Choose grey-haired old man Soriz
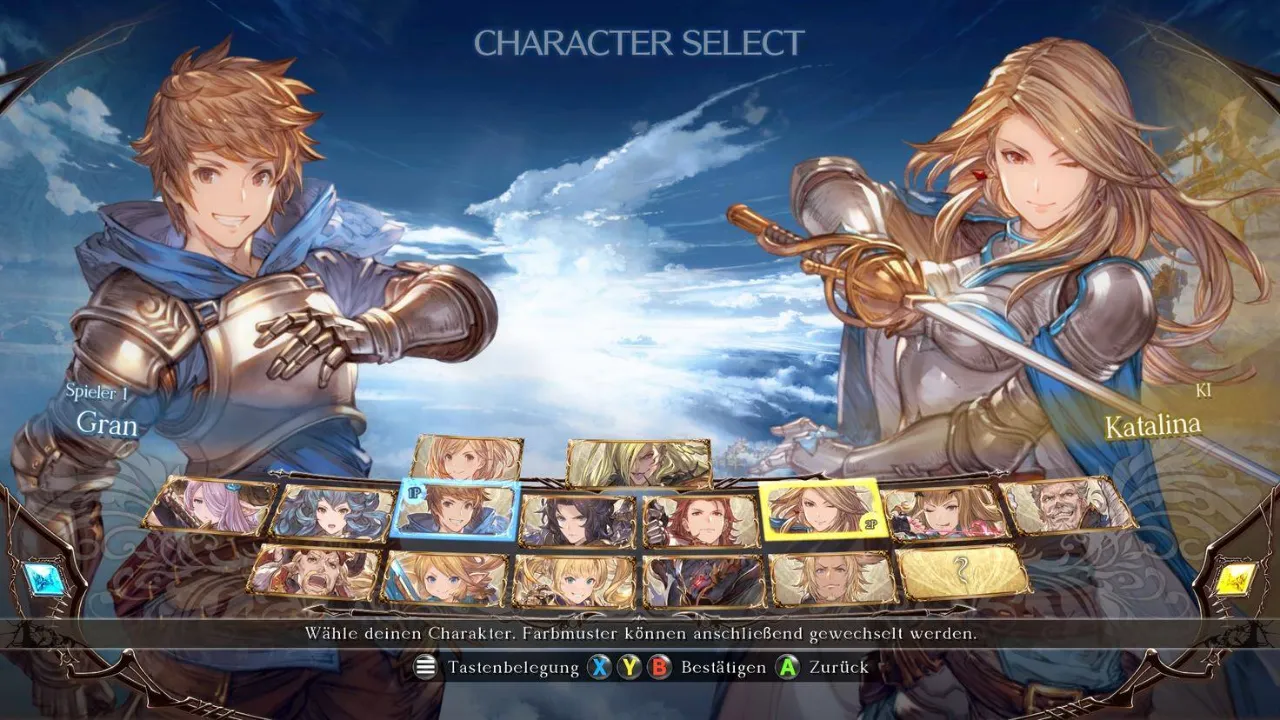The image size is (1280, 720). coord(1067,505)
